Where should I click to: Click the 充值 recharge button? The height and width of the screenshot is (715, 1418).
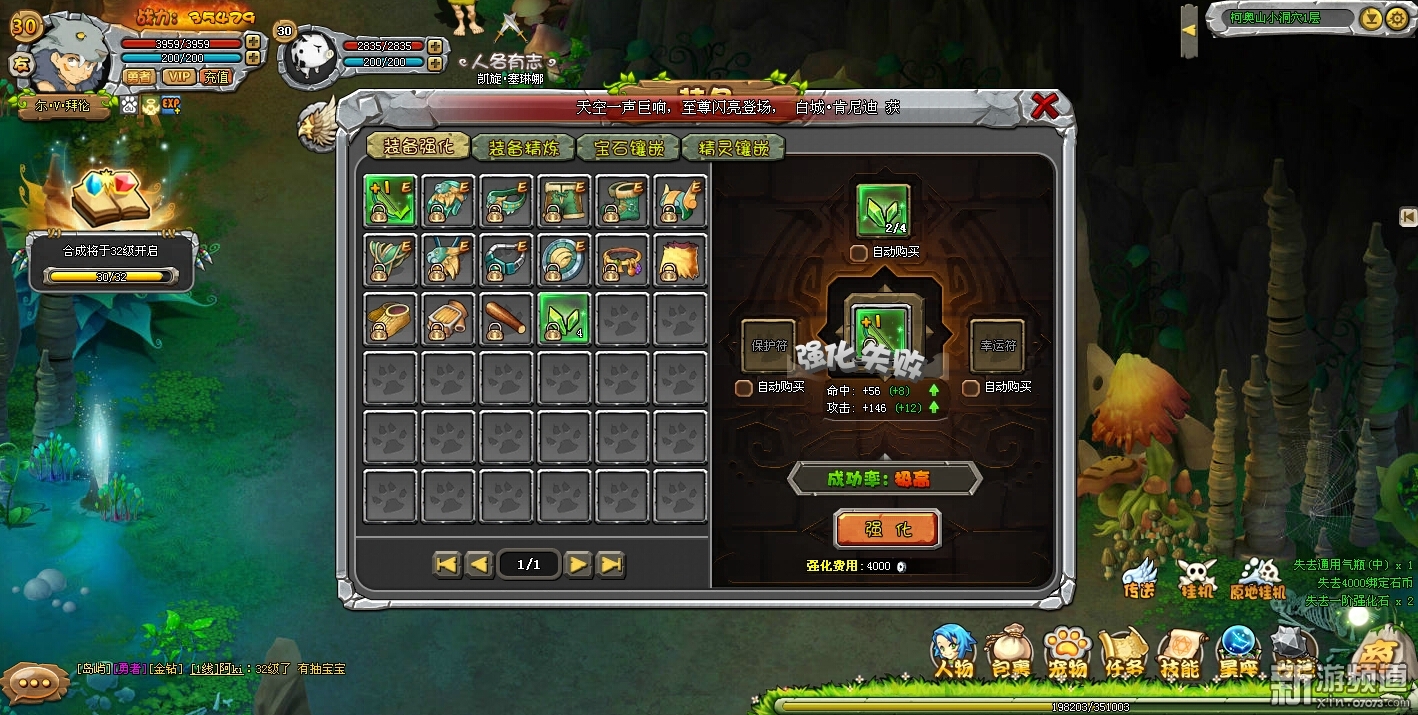[x=216, y=77]
